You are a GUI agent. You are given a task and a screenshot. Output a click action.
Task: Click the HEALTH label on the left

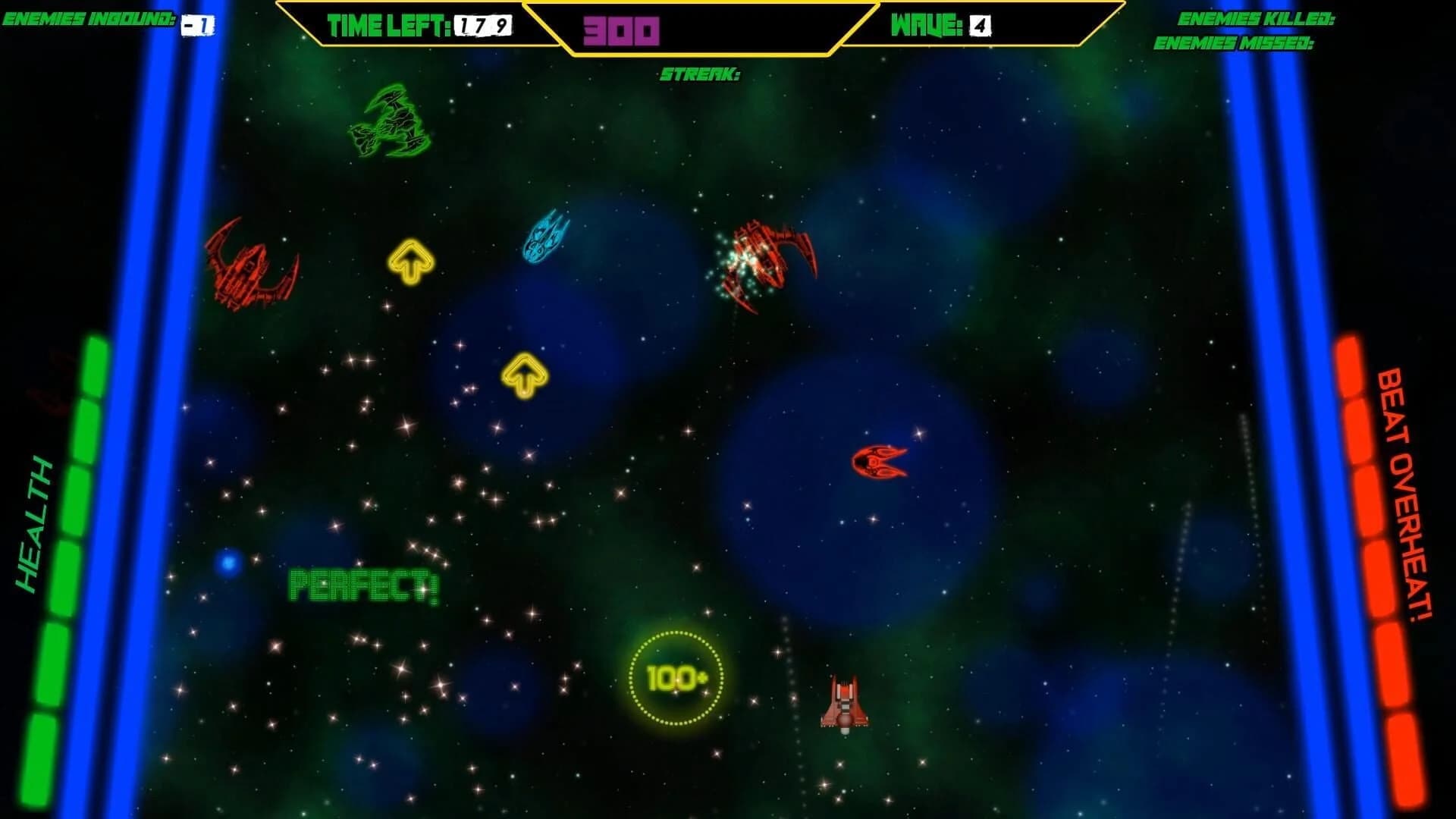tap(35, 523)
